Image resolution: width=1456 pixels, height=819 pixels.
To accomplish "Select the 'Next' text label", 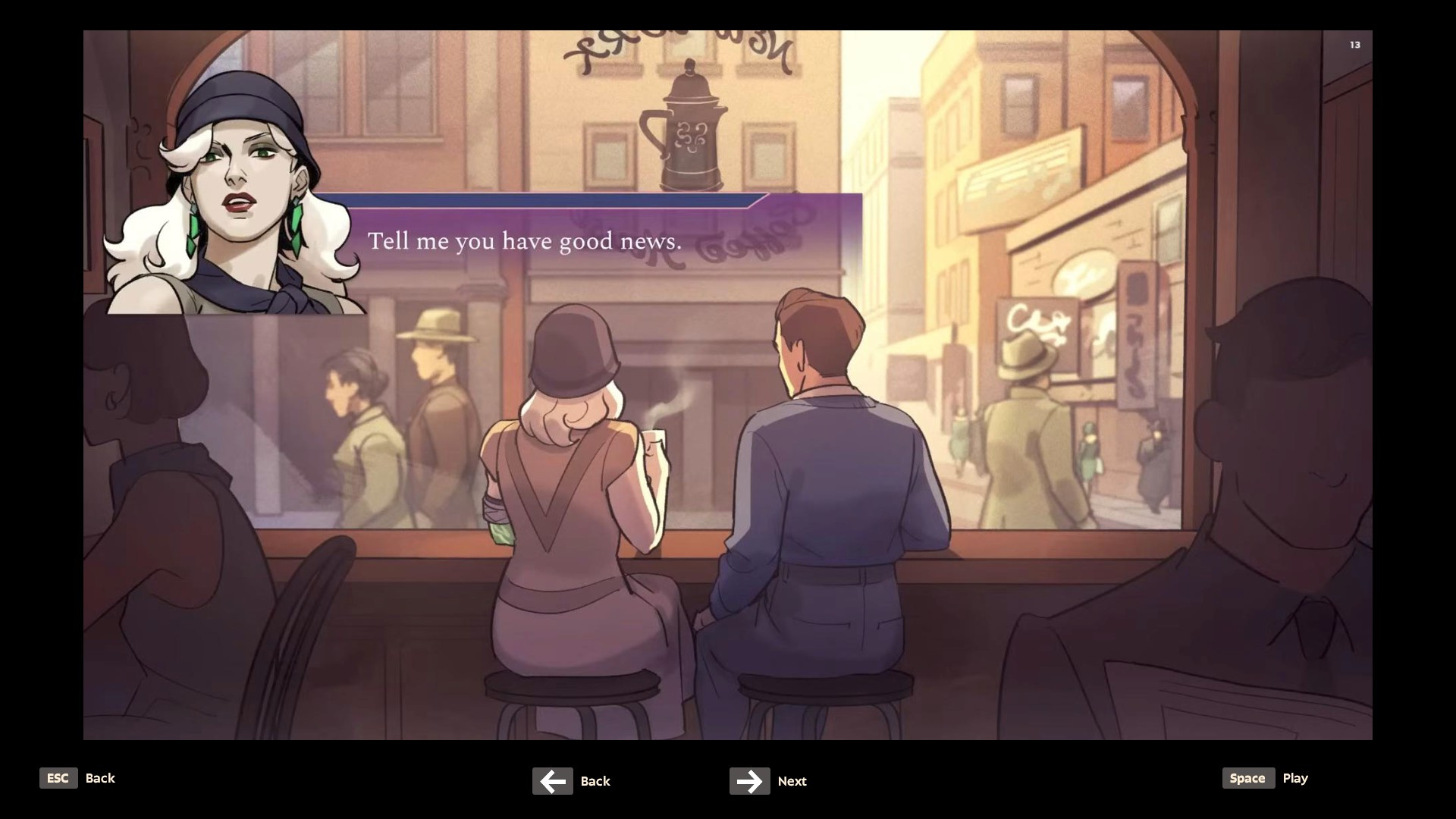I will 792,781.
